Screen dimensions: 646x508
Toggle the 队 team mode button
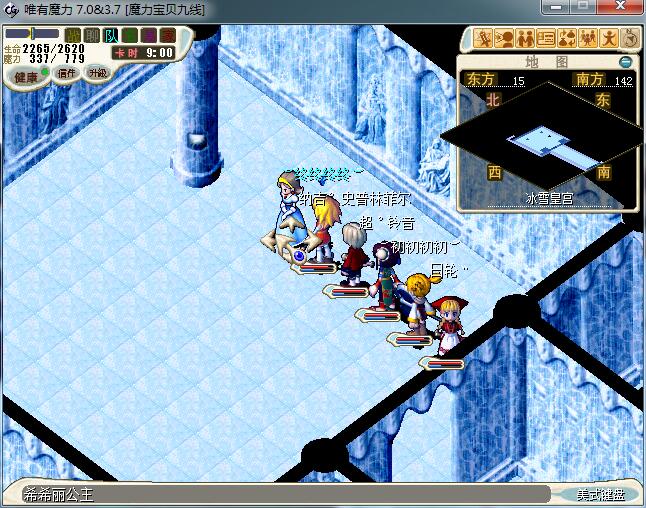pos(111,36)
